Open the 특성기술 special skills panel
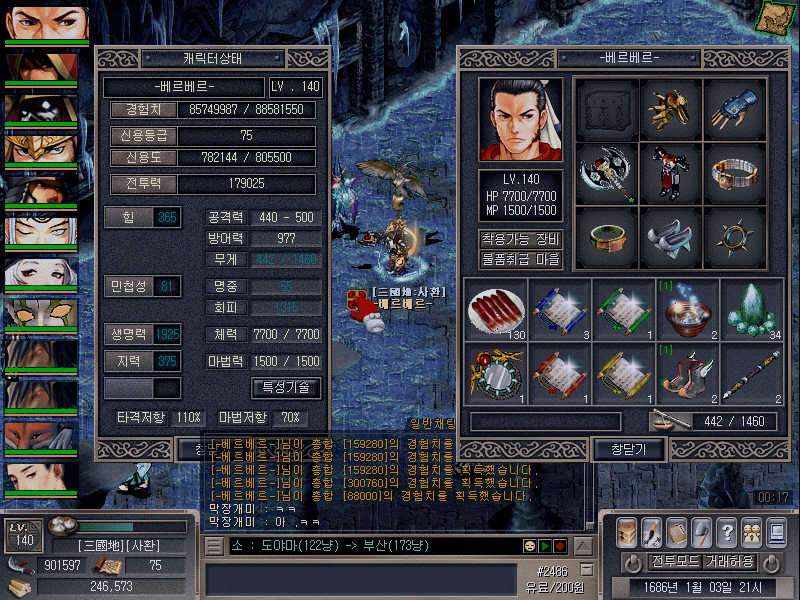This screenshot has width=800, height=600. point(286,387)
